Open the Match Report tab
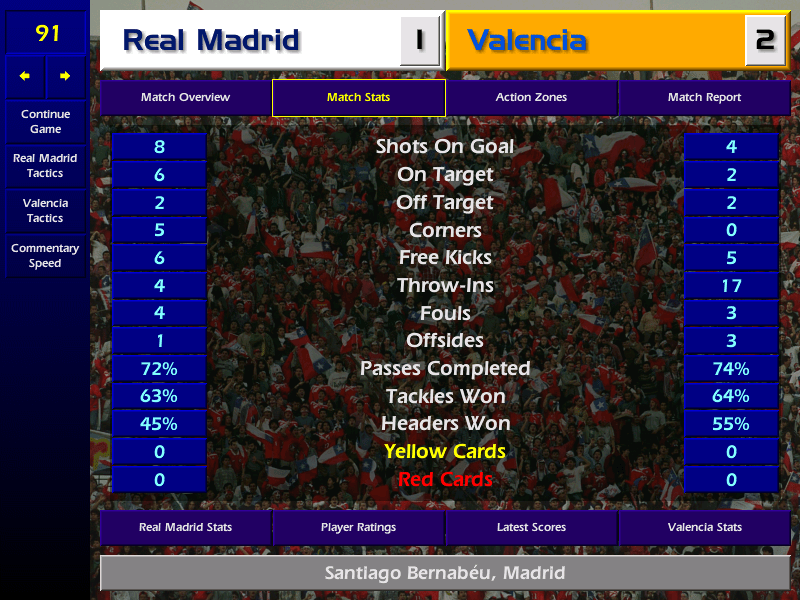Screen dimensions: 800x600 point(704,97)
